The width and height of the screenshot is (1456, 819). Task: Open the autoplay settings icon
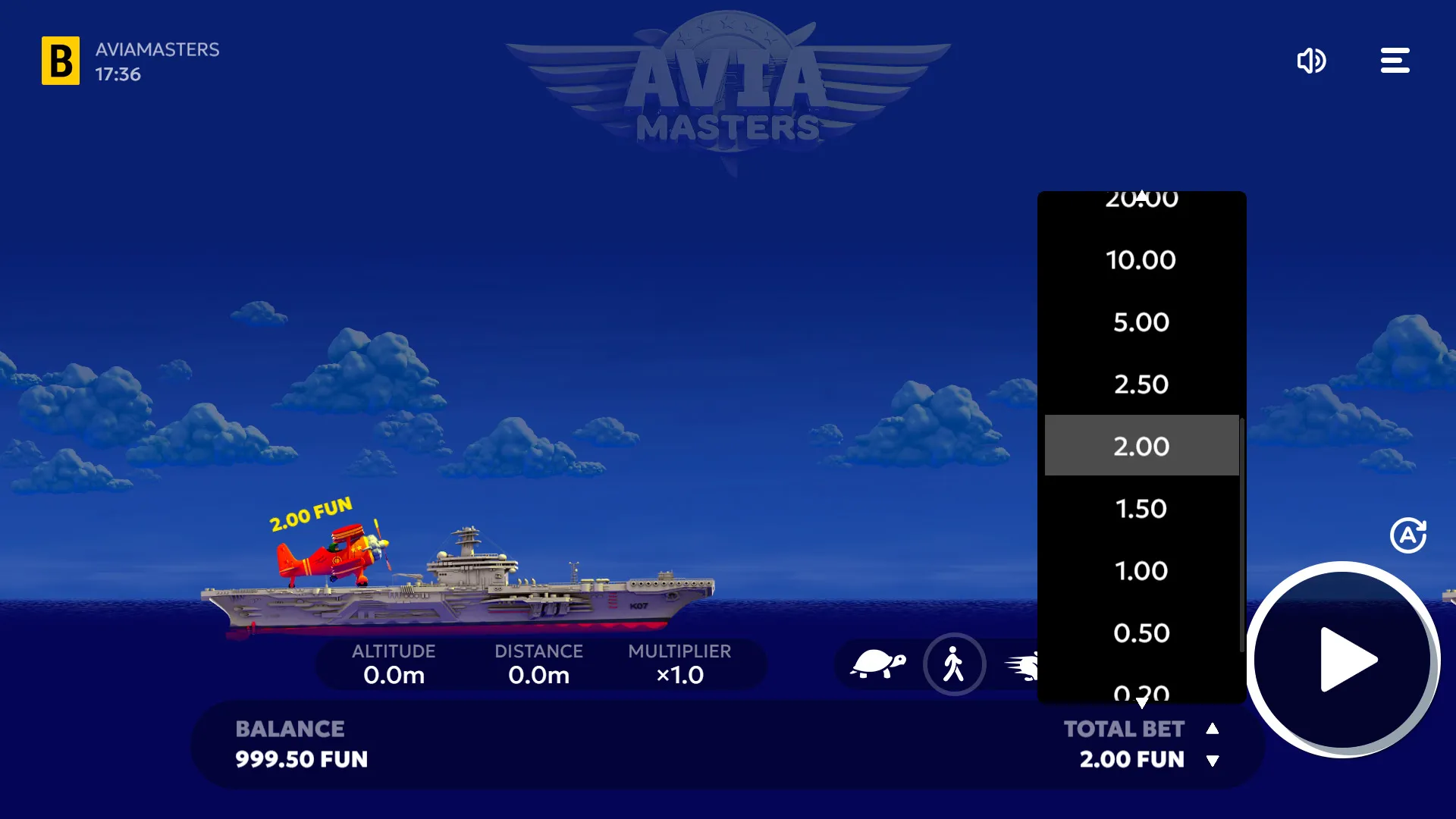coord(1408,535)
